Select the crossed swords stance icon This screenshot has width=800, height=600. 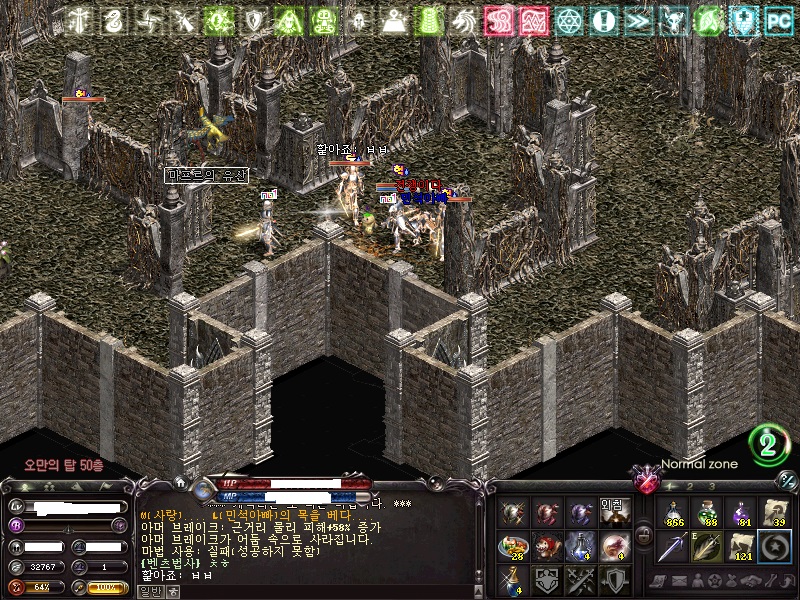580,578
